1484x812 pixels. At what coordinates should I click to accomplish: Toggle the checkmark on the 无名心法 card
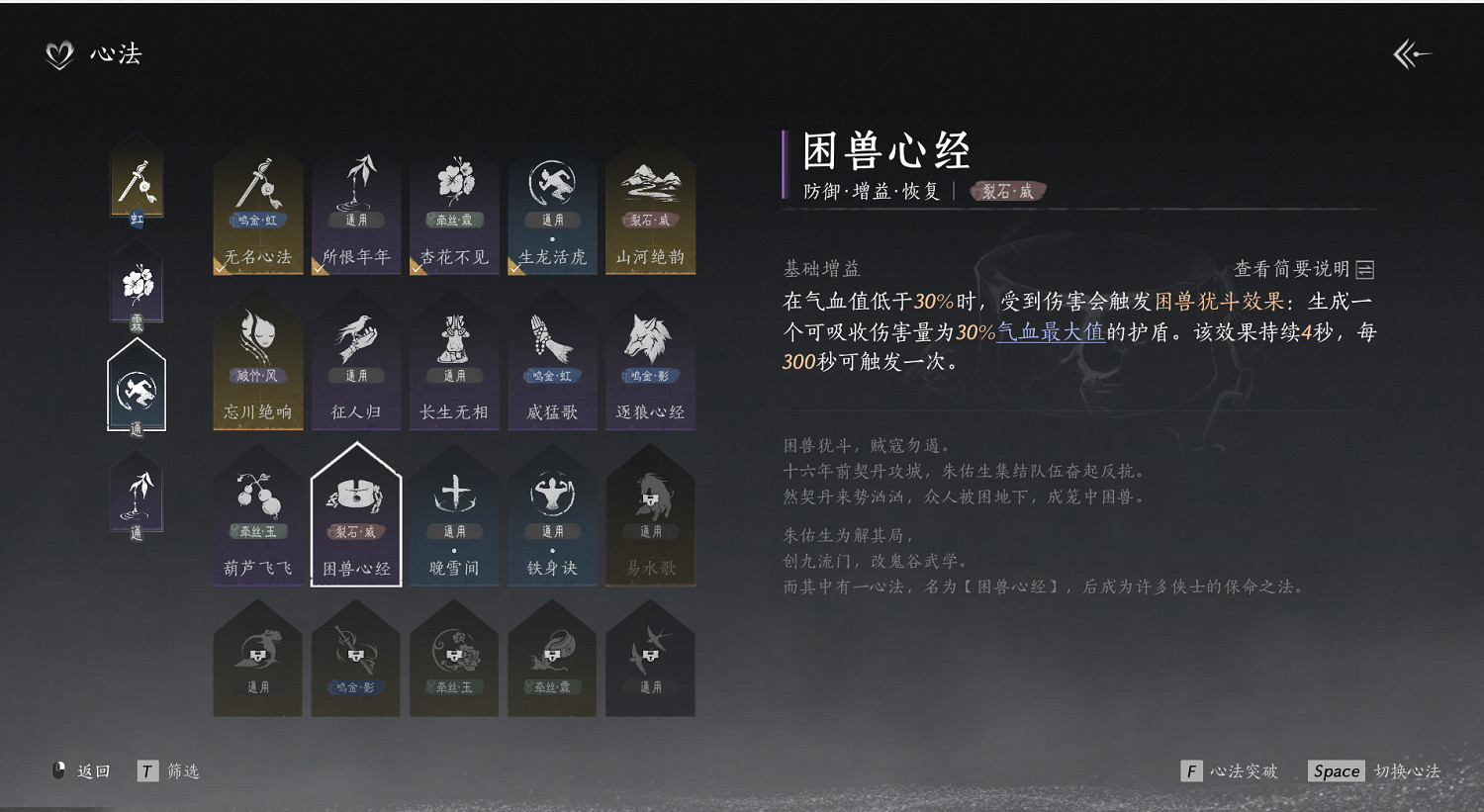[x=220, y=270]
